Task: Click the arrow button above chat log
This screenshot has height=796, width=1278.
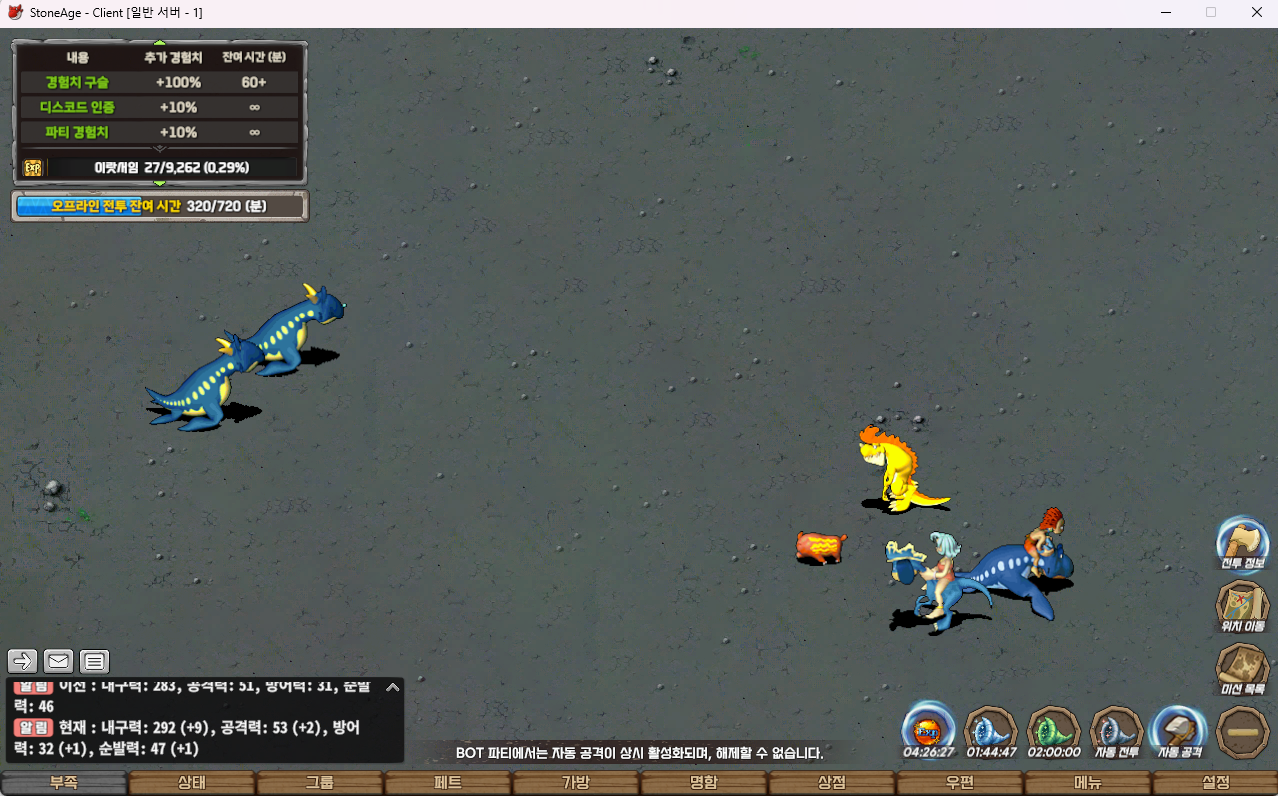Action: (x=23, y=661)
